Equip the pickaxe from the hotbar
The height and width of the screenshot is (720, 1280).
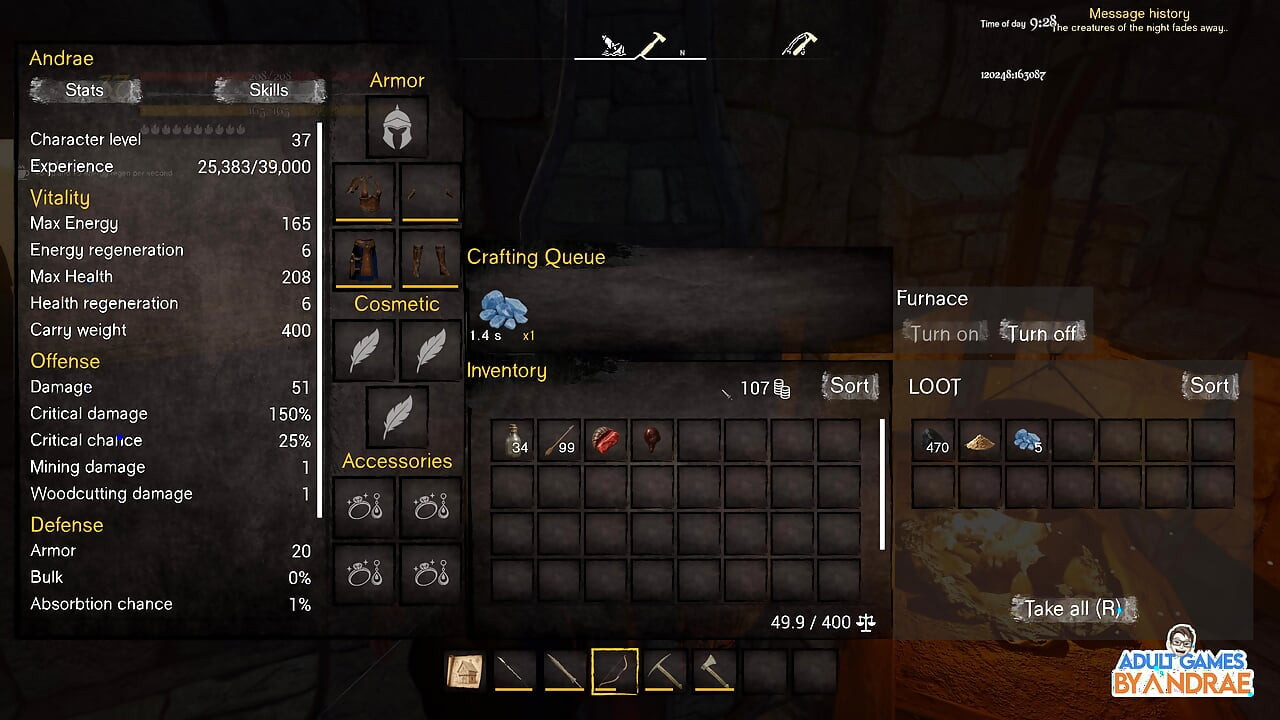(x=664, y=671)
